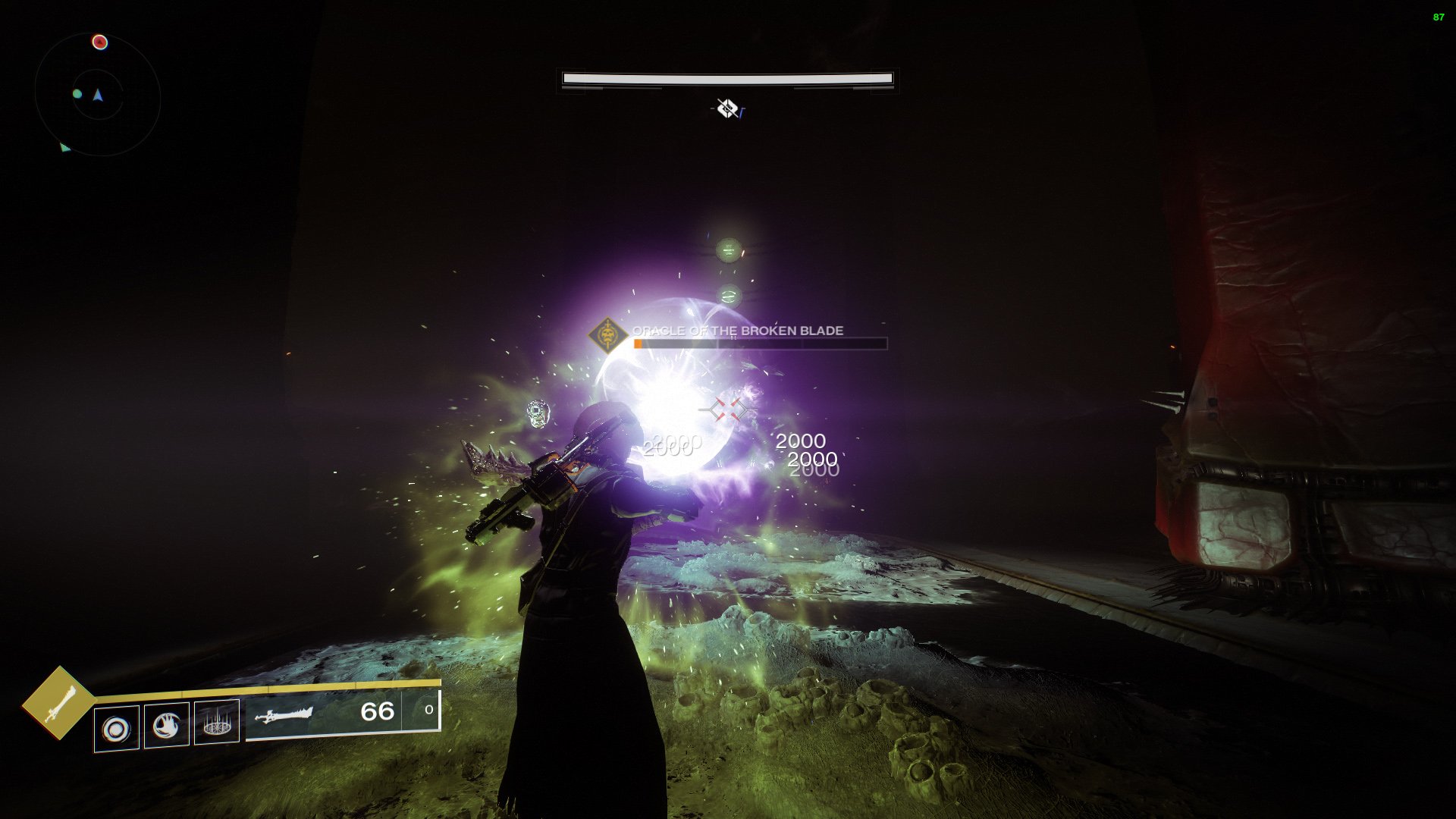Use the open-hand melee ability icon

[167, 726]
